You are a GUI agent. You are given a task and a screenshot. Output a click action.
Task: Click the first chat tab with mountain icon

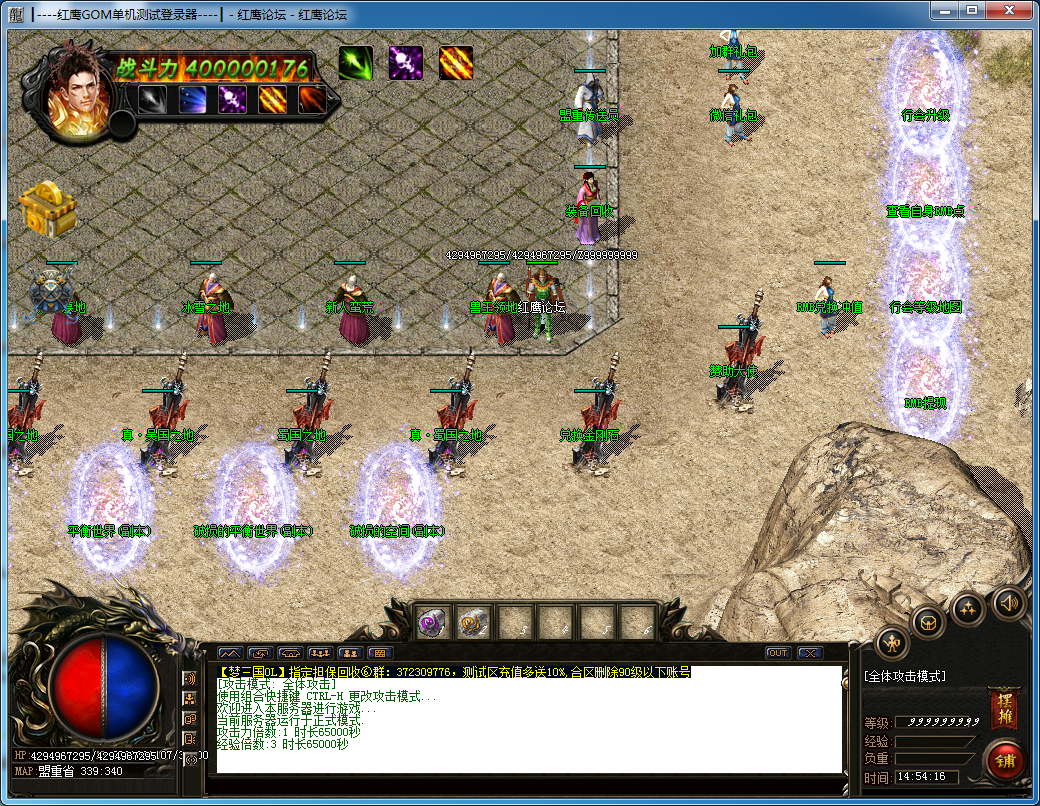pyautogui.click(x=230, y=653)
